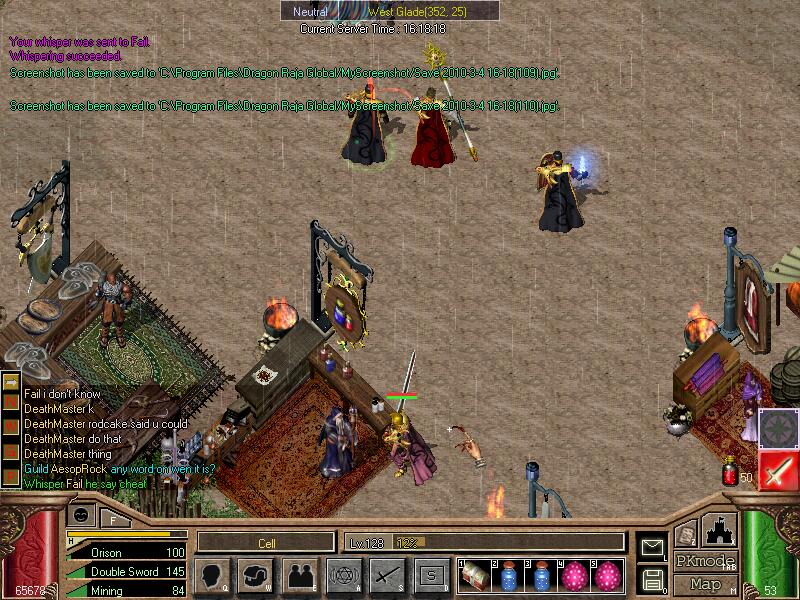
Task: Select the treasure chest in quick slot 1
Action: pos(474,575)
